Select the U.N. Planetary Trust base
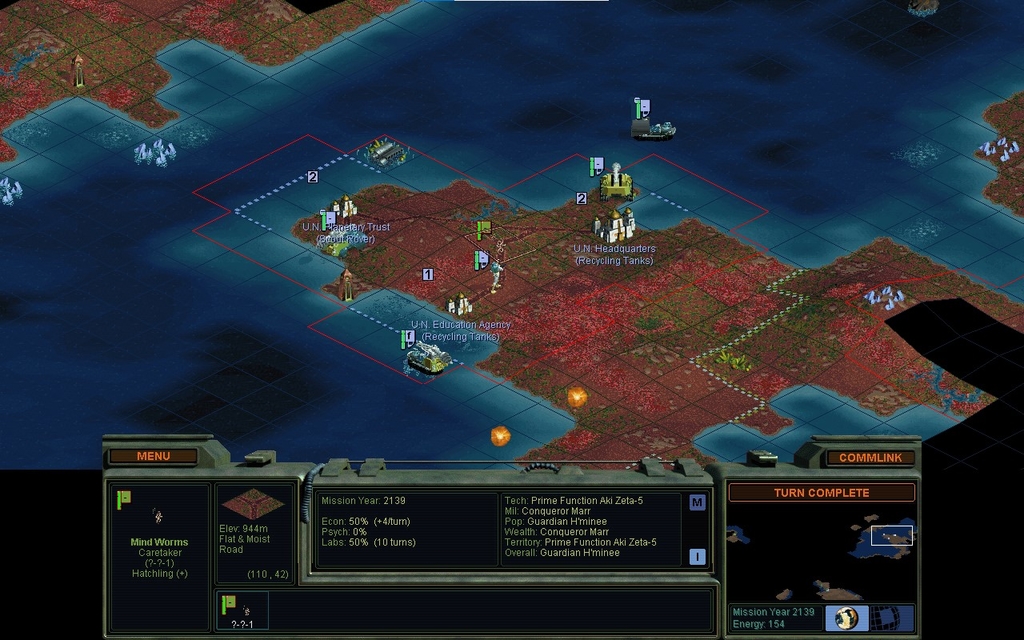 [343, 209]
